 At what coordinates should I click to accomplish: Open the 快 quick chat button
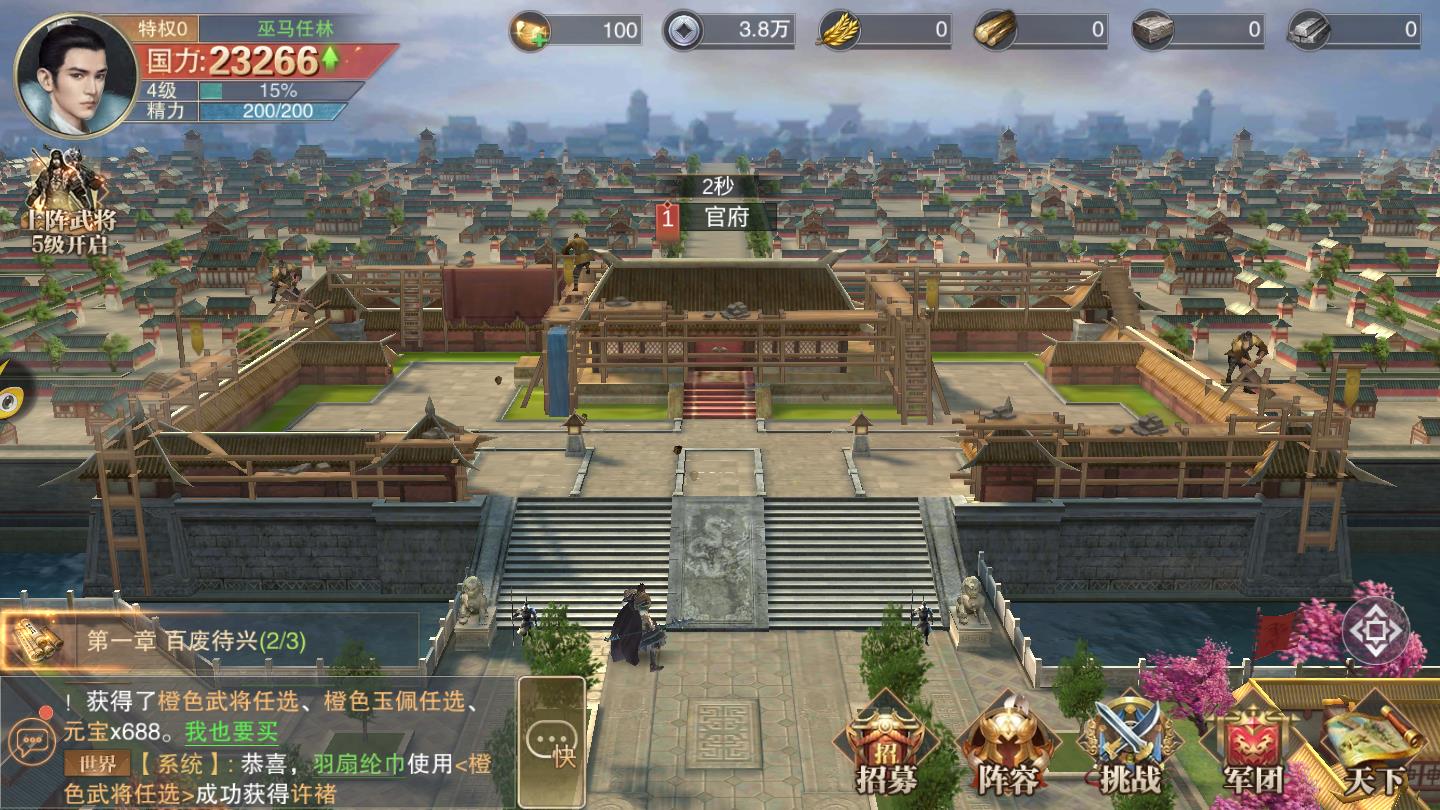point(552,742)
